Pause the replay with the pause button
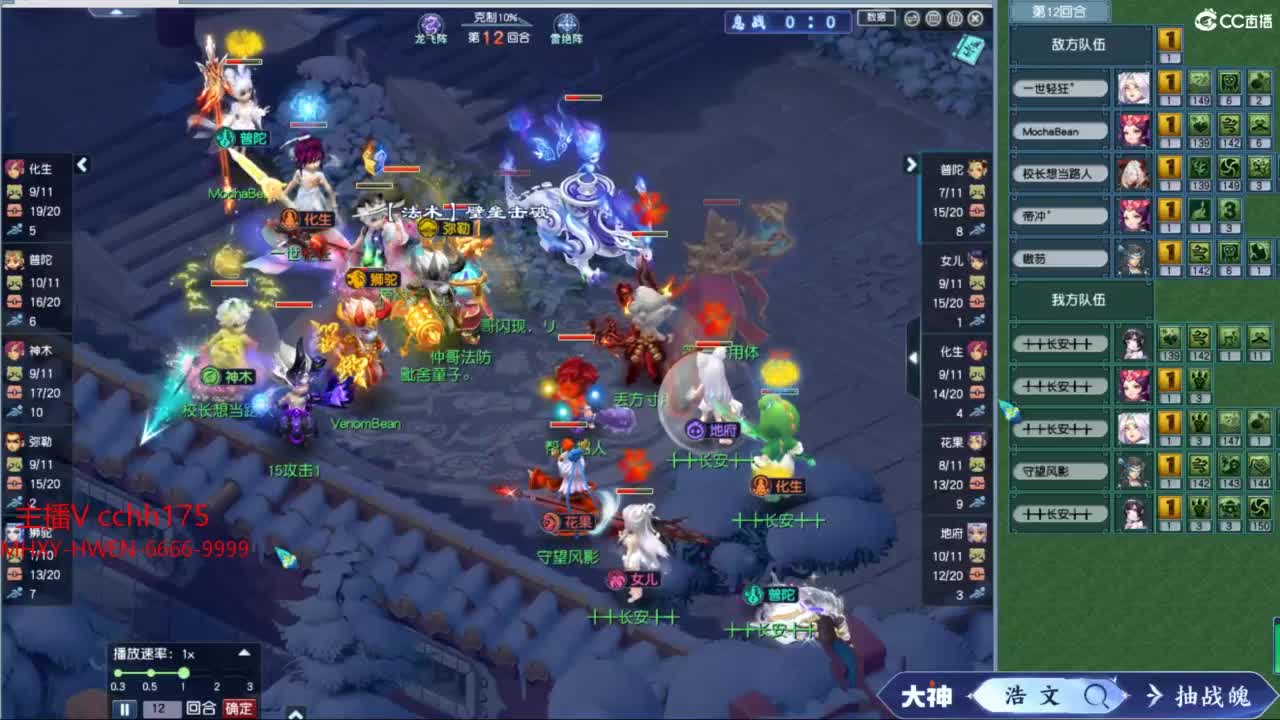The image size is (1280, 720). (124, 707)
